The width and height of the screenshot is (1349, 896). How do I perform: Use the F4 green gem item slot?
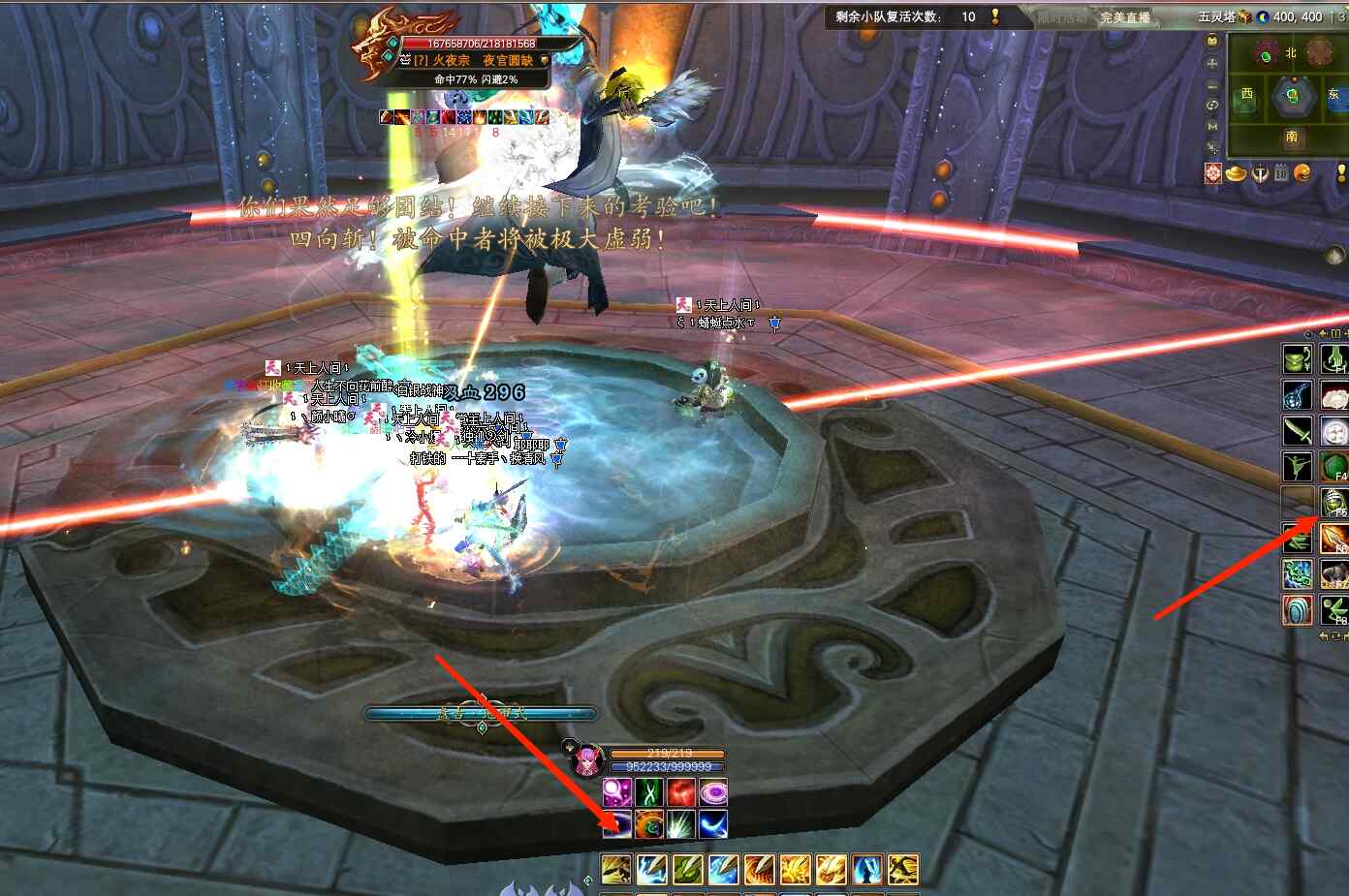click(x=1334, y=466)
